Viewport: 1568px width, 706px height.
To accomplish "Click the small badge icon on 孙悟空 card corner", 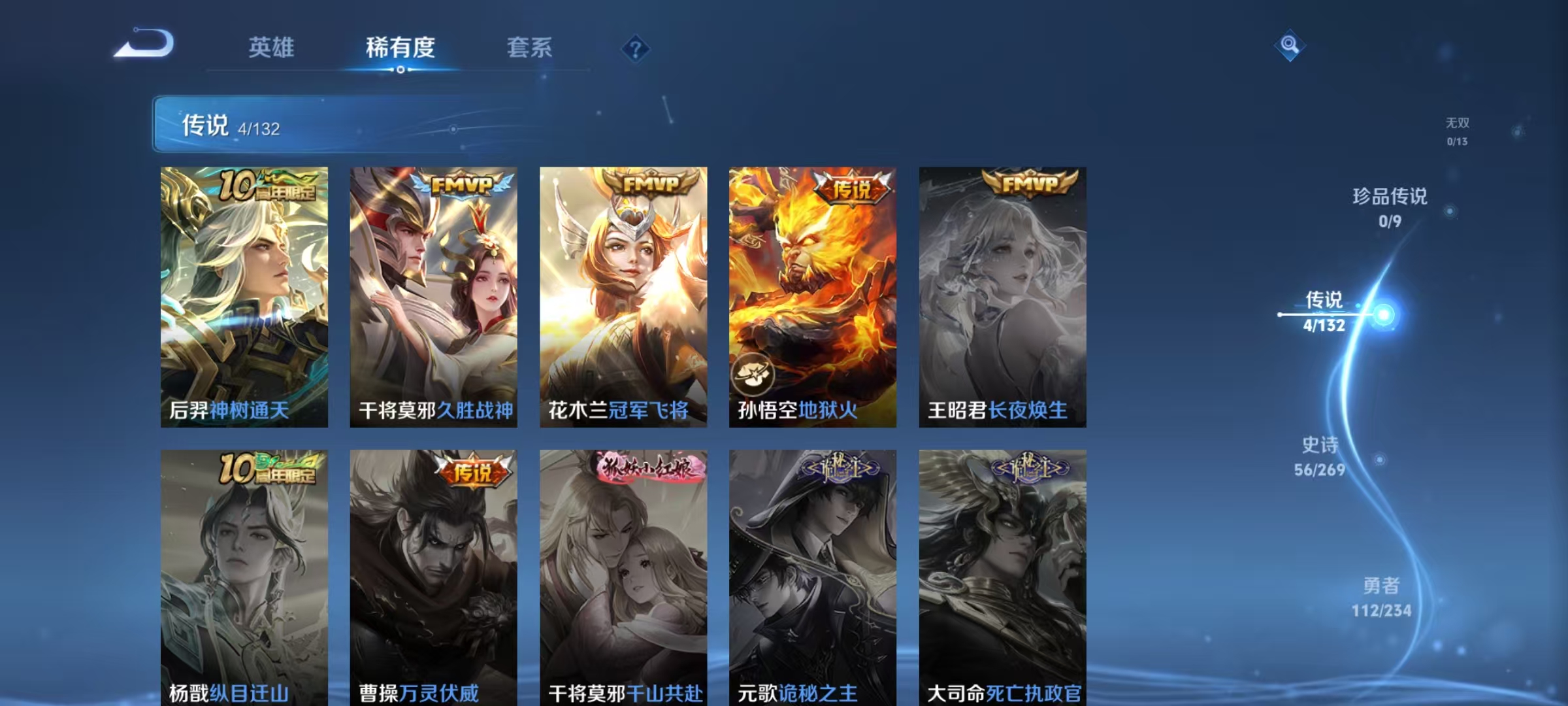I will coord(753,373).
